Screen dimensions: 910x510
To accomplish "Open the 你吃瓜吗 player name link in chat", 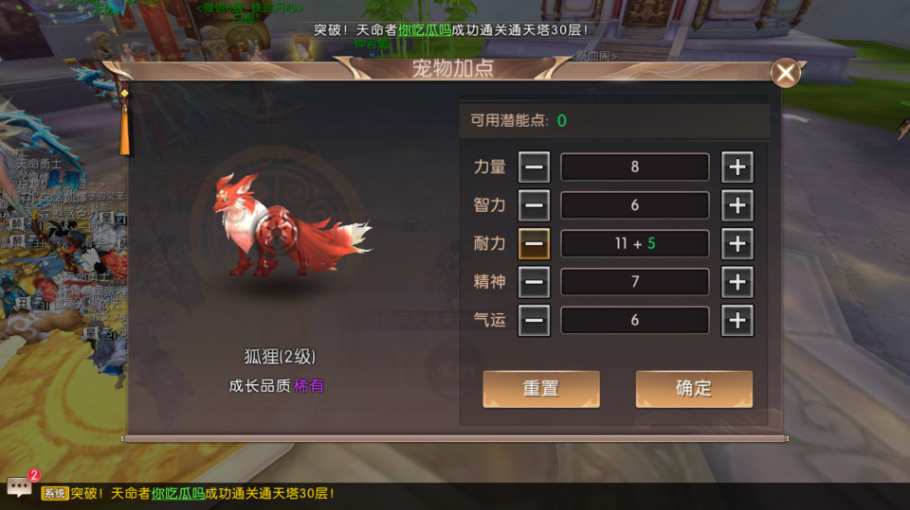I will coord(178,493).
